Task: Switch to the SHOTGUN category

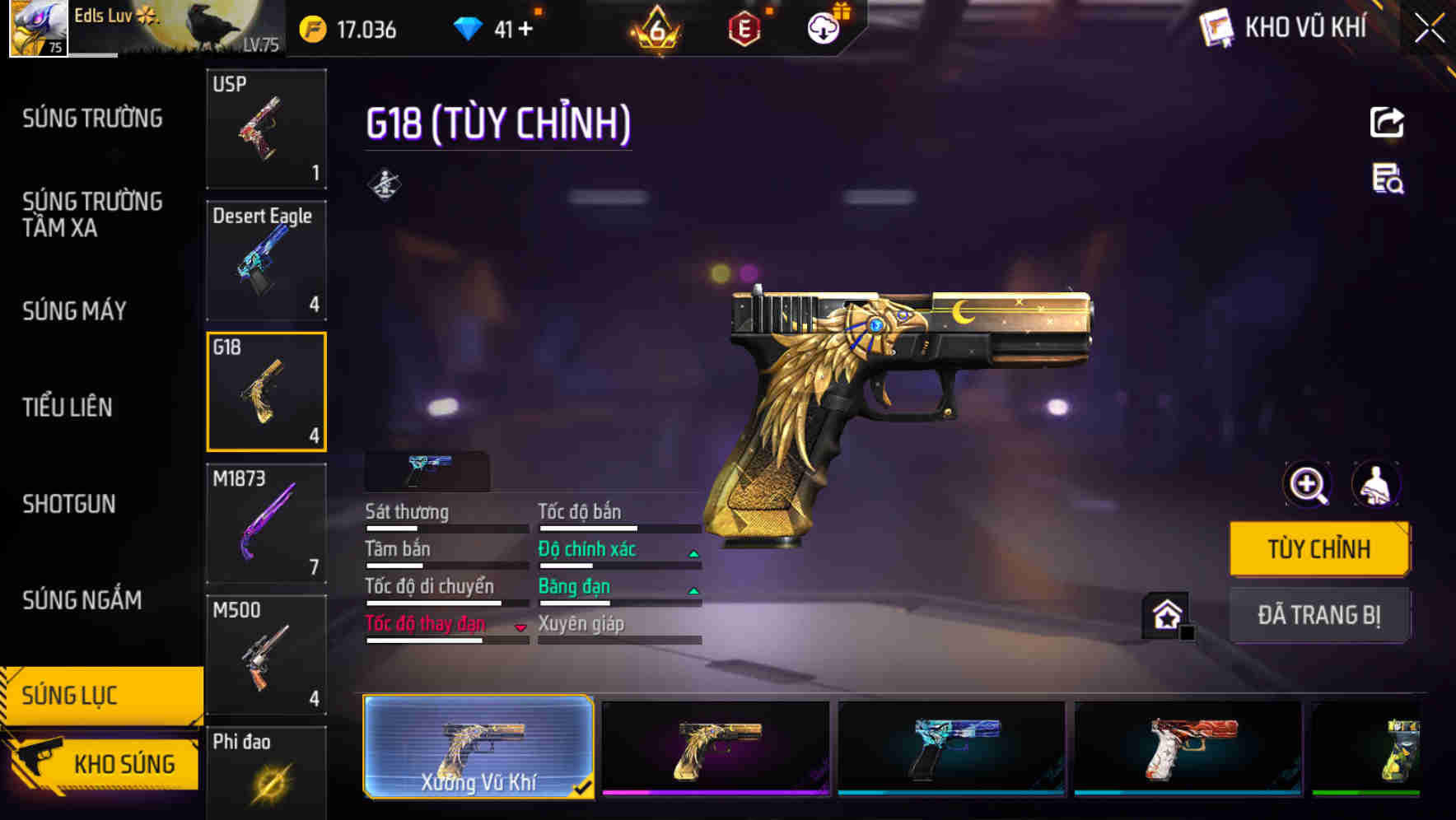Action: [x=68, y=504]
